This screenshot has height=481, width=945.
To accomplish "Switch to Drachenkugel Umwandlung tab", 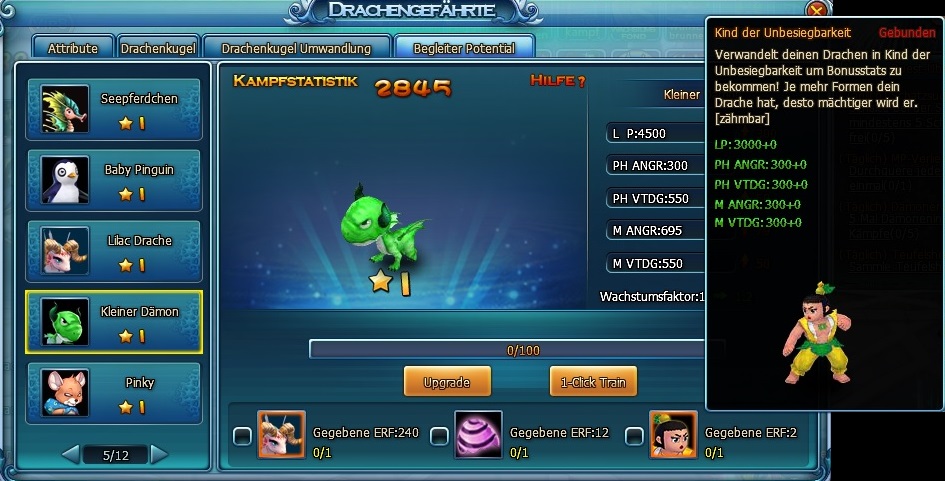I will click(x=296, y=48).
